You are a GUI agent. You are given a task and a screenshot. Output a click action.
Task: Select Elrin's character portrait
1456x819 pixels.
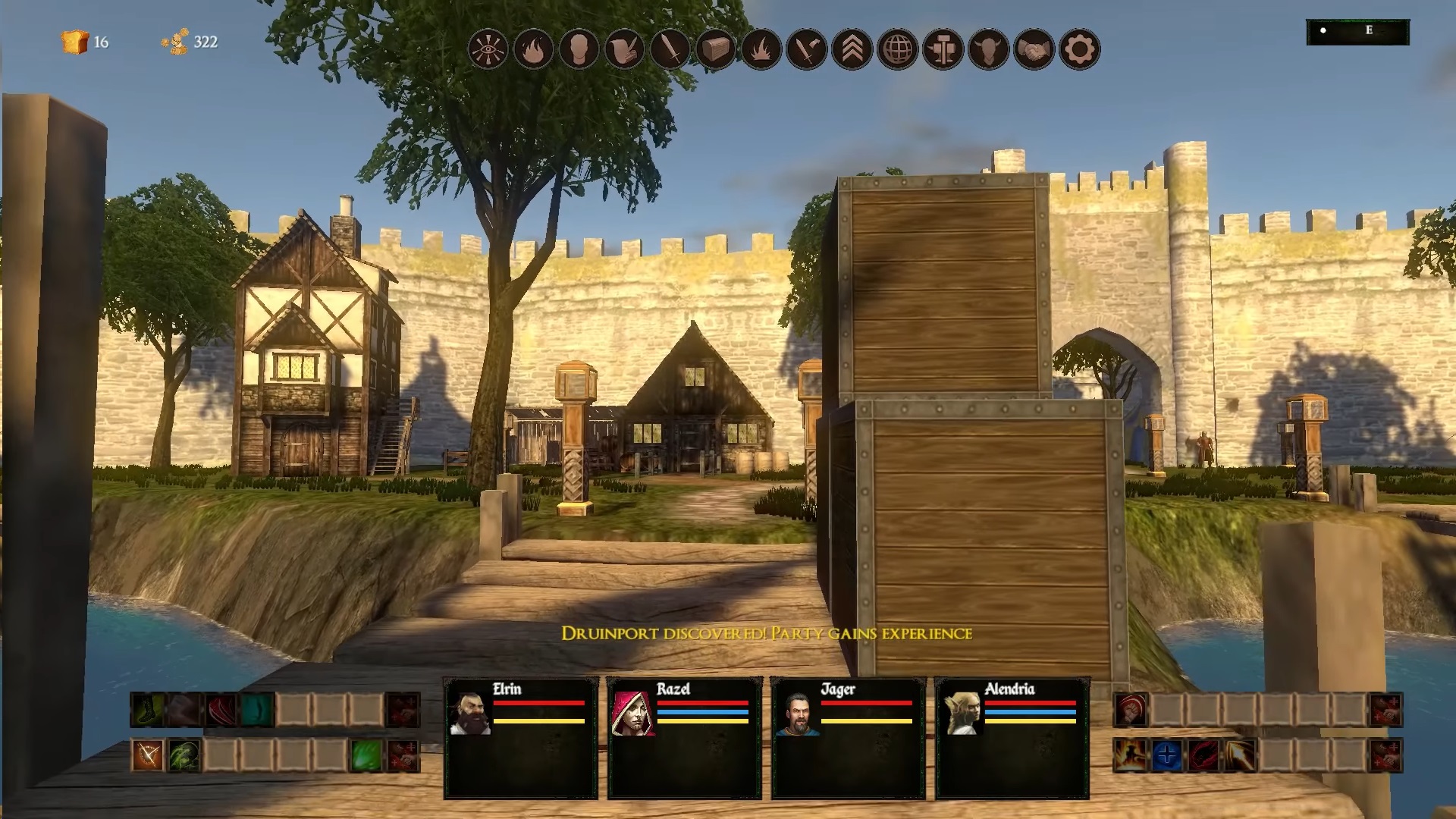click(469, 713)
